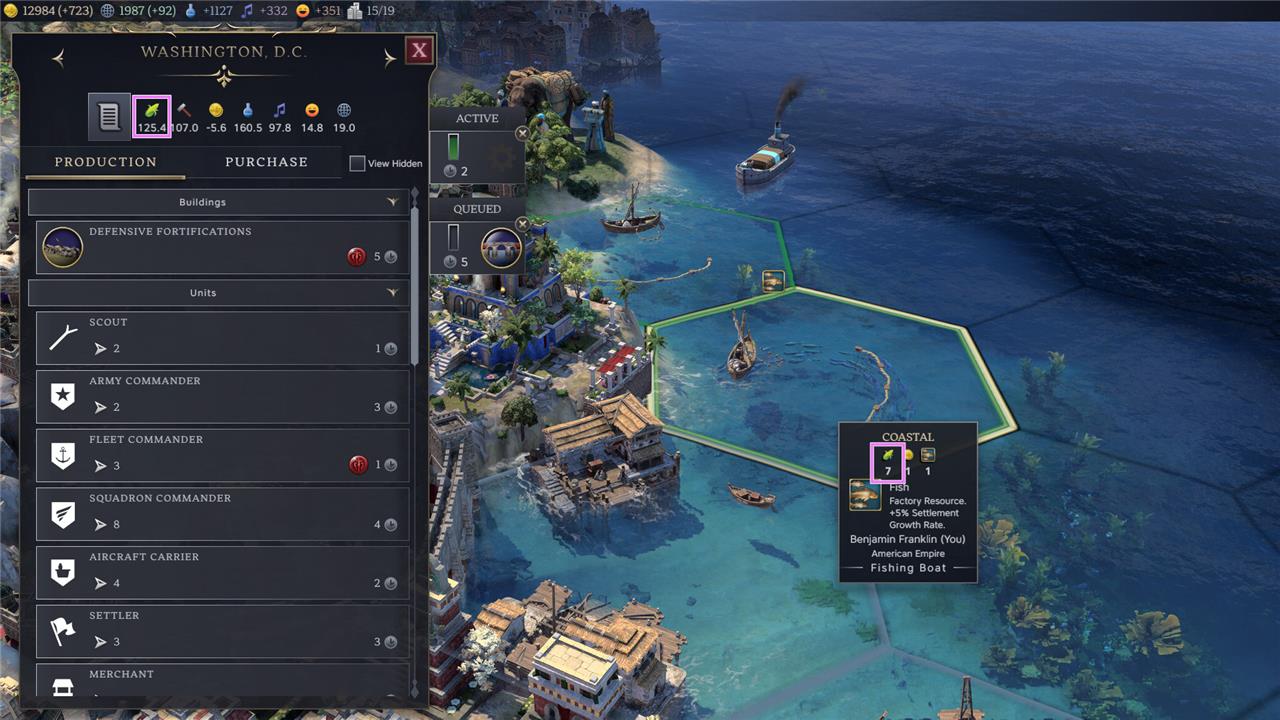
Task: Click the Active production queue item
Action: click(x=476, y=155)
